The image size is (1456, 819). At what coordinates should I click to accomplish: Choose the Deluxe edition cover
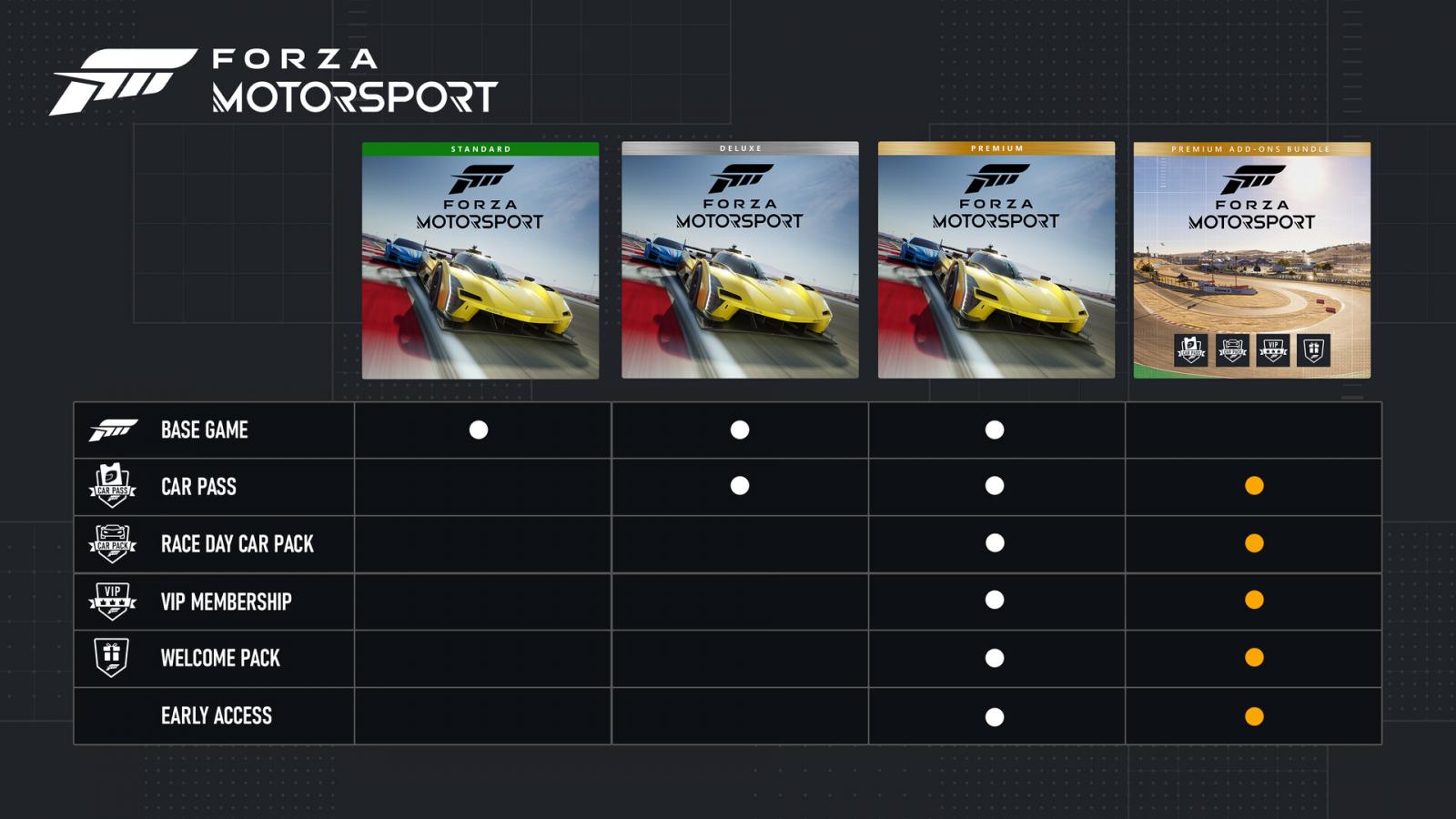coord(740,260)
